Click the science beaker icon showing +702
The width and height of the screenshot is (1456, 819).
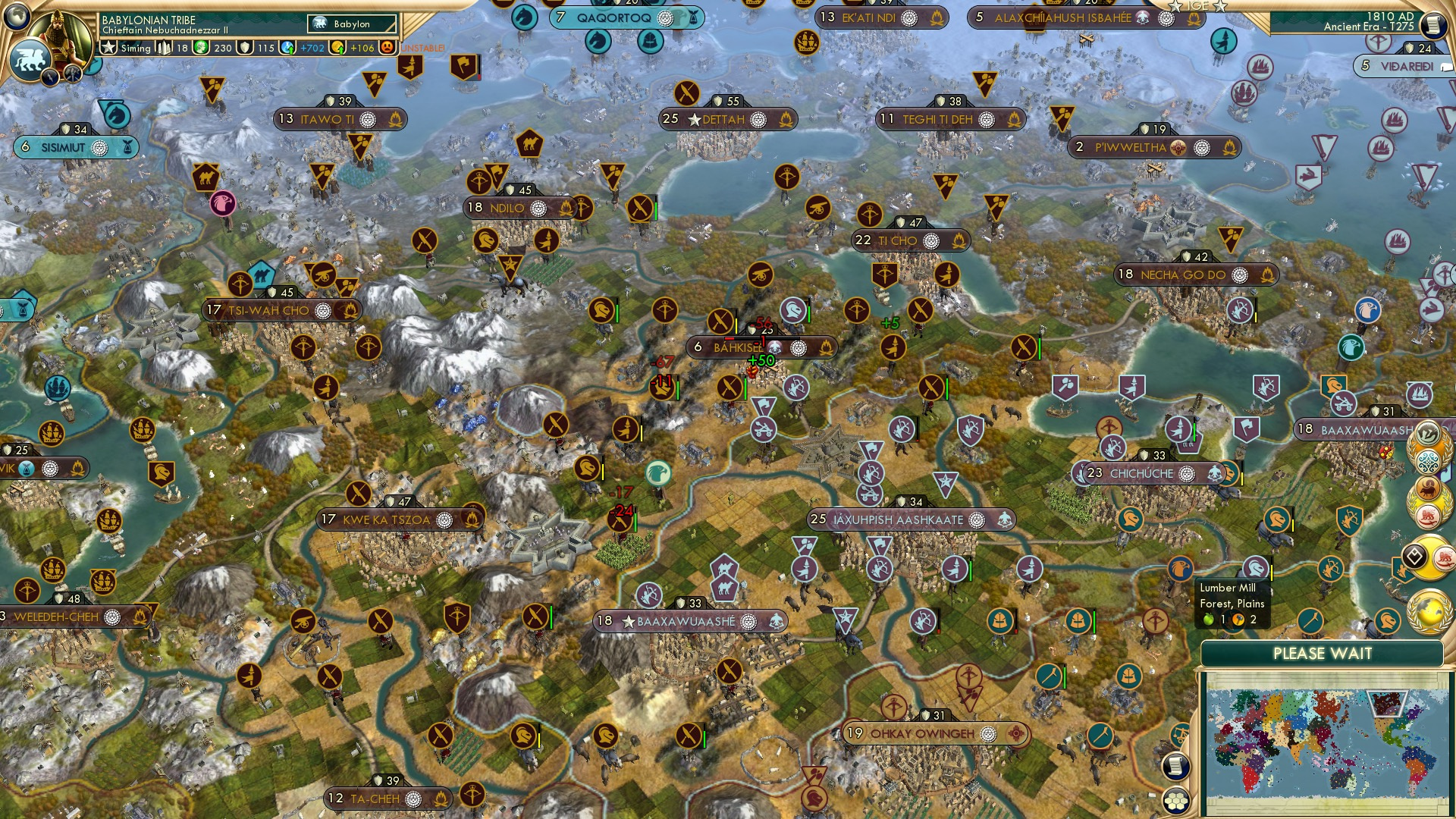click(287, 47)
